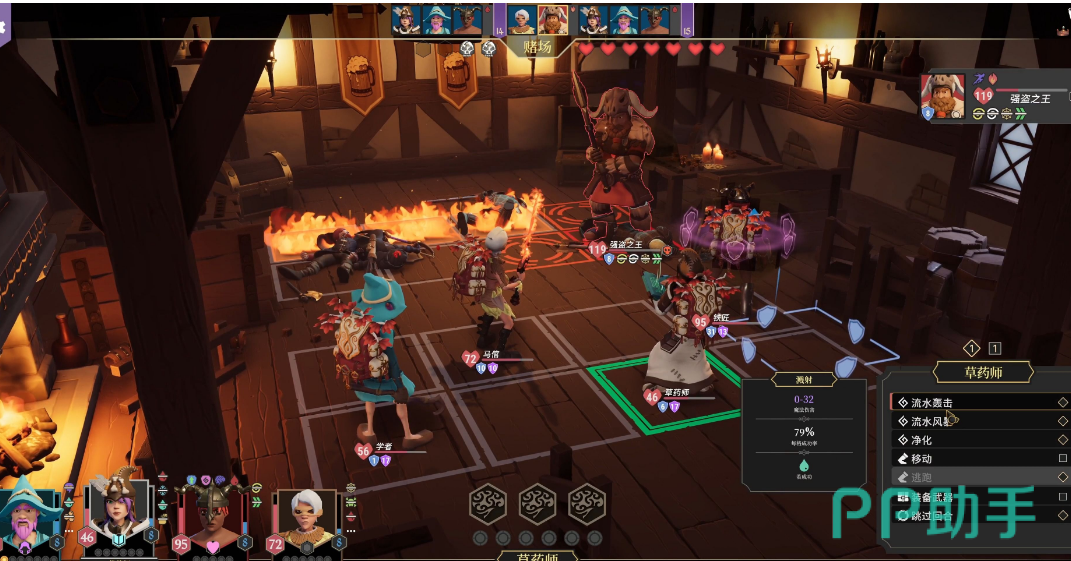The height and width of the screenshot is (561, 1071).
Task: Click the 草药师 action menu header
Action: tap(982, 373)
